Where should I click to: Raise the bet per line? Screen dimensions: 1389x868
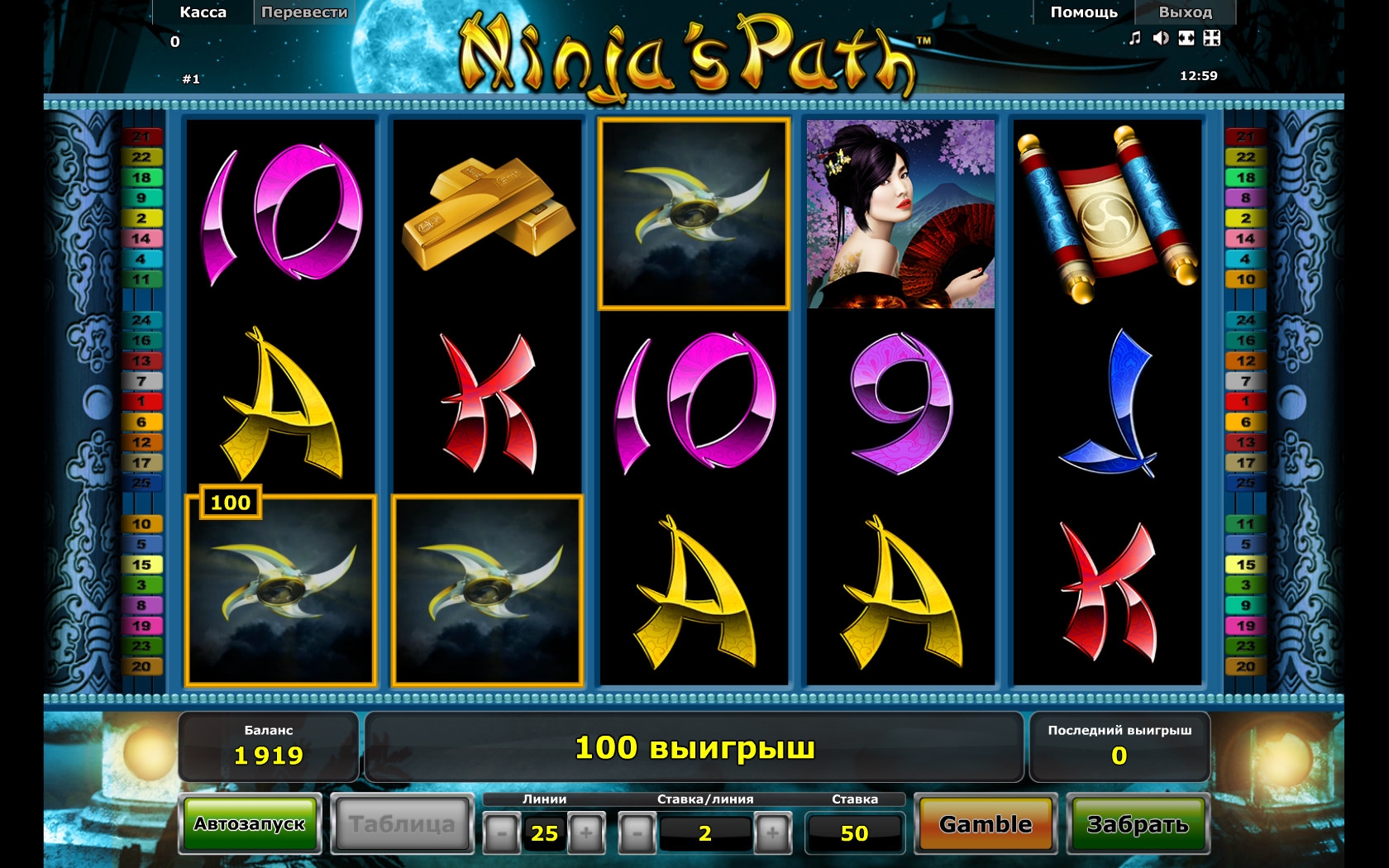point(772,832)
